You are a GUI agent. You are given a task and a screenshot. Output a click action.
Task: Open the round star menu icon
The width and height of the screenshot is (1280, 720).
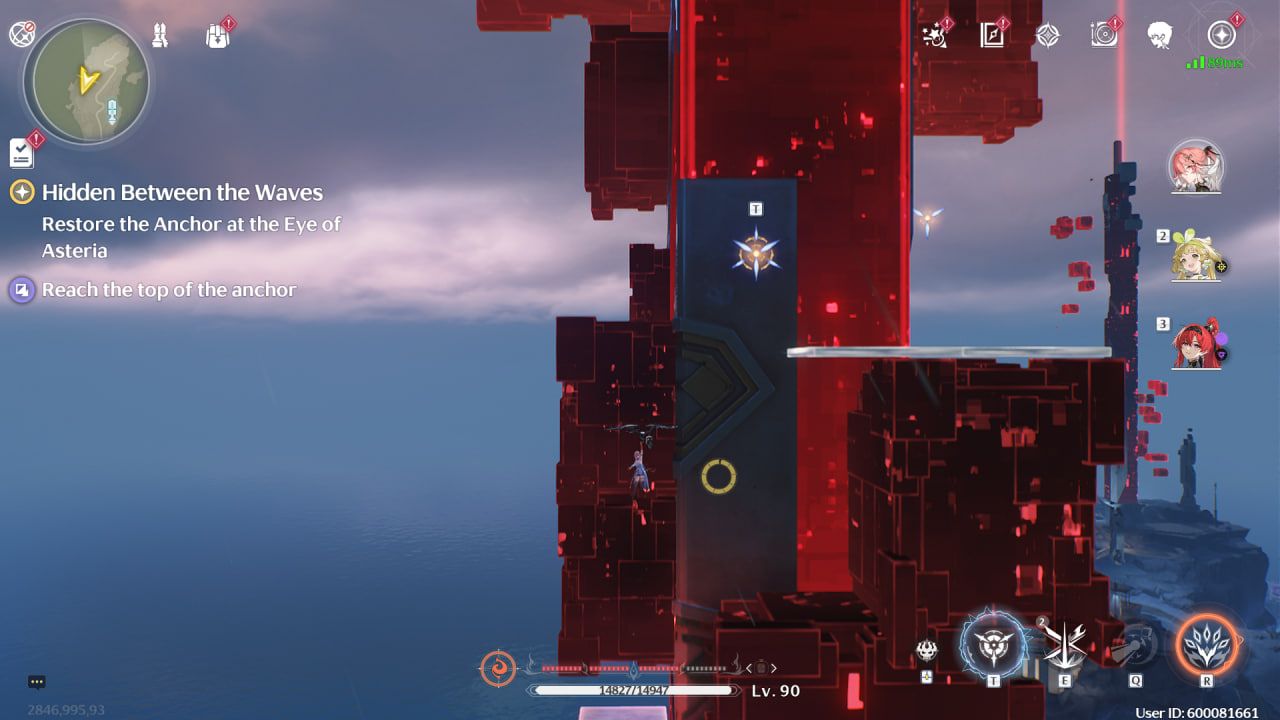click(1221, 36)
